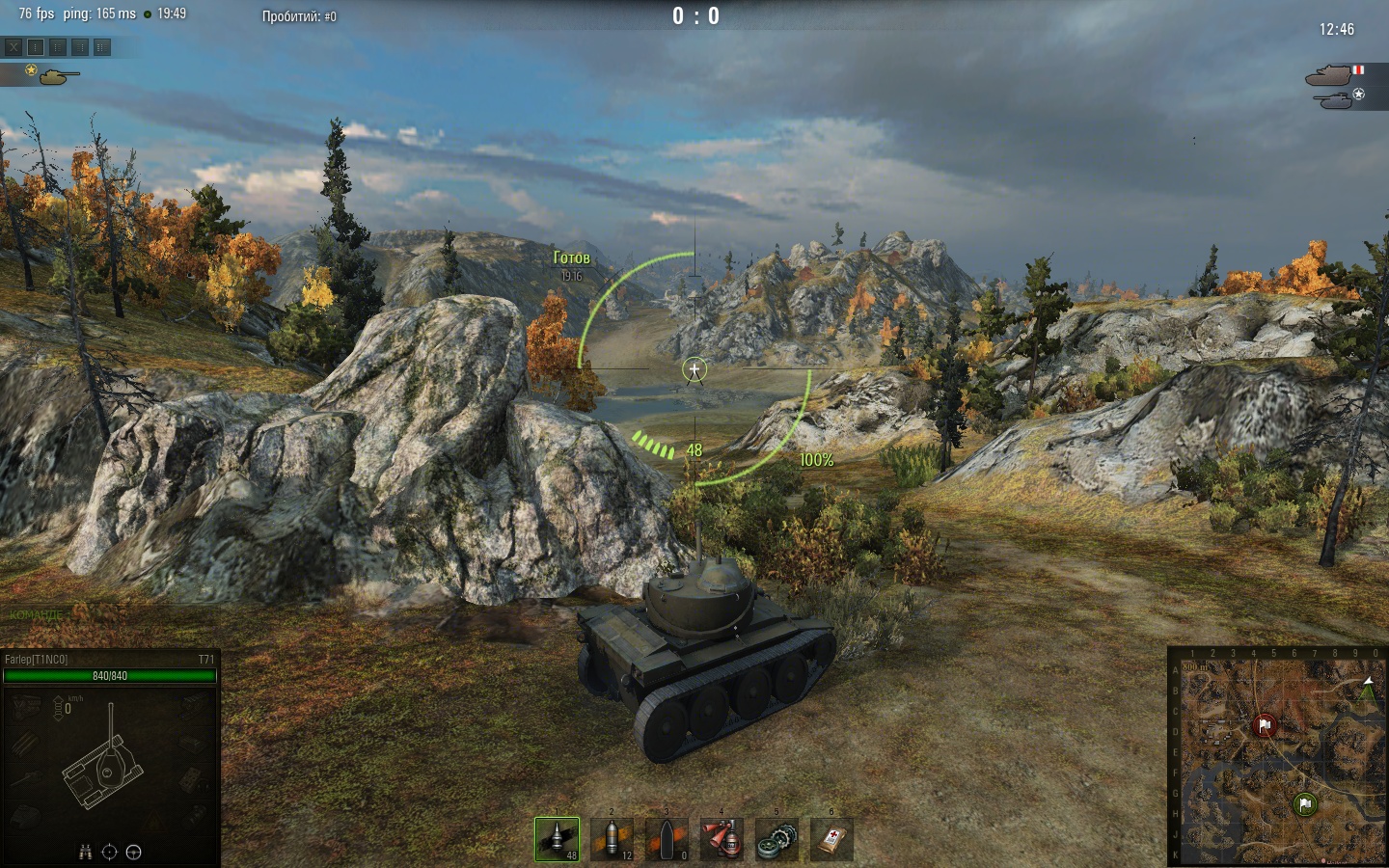Hide the team panel with the X button

[14, 46]
